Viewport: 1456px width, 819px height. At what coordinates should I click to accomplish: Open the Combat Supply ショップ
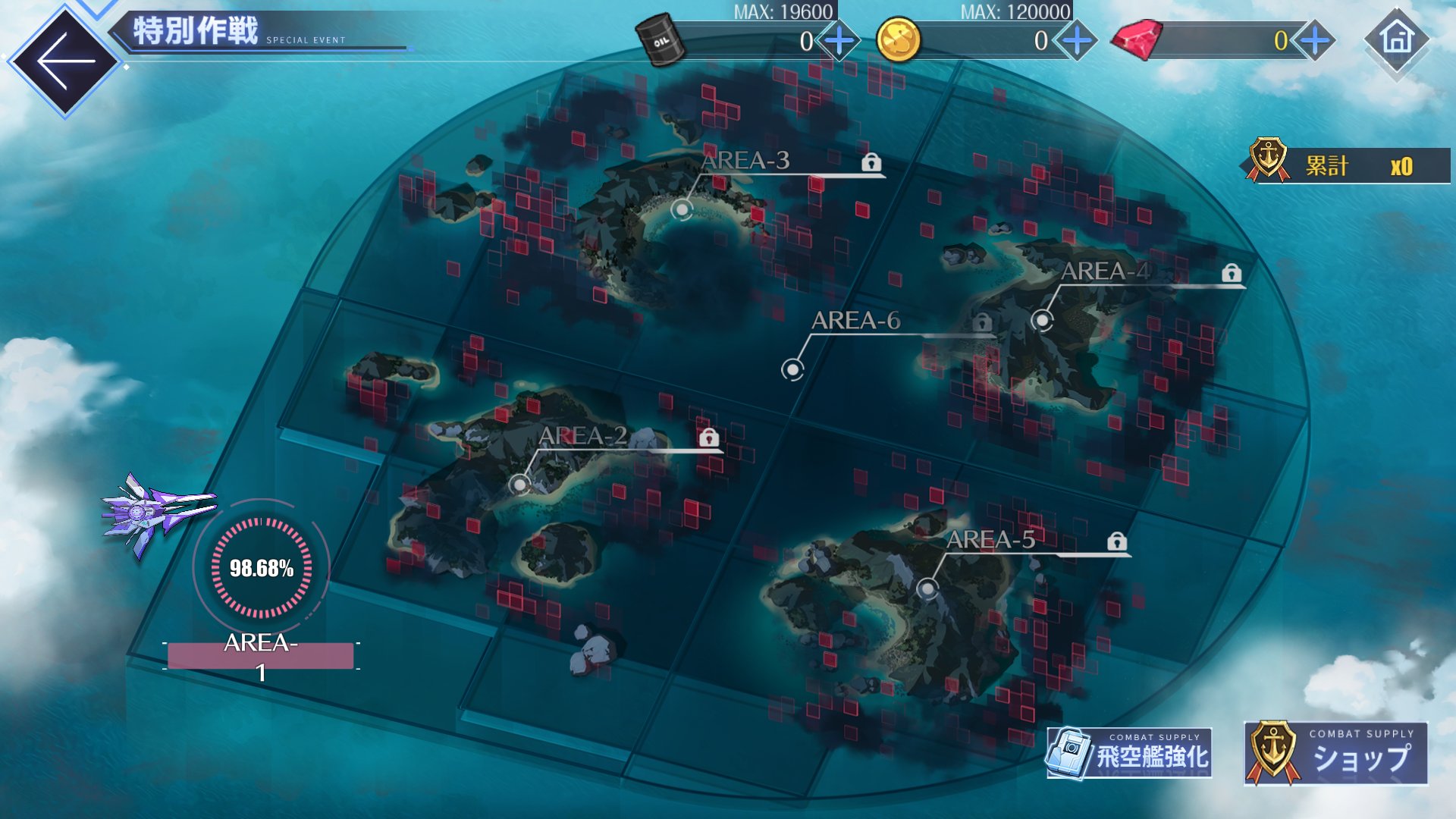(x=1336, y=753)
